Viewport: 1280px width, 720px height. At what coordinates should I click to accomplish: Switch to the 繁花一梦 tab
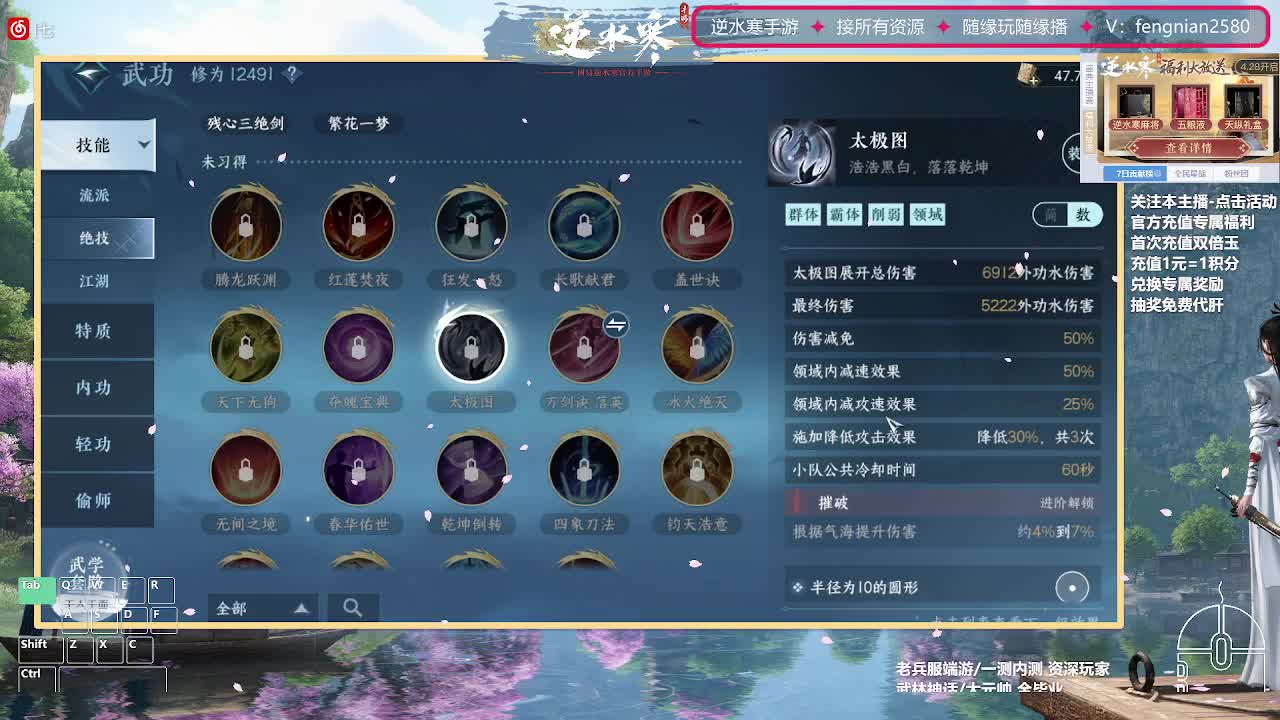[357, 124]
